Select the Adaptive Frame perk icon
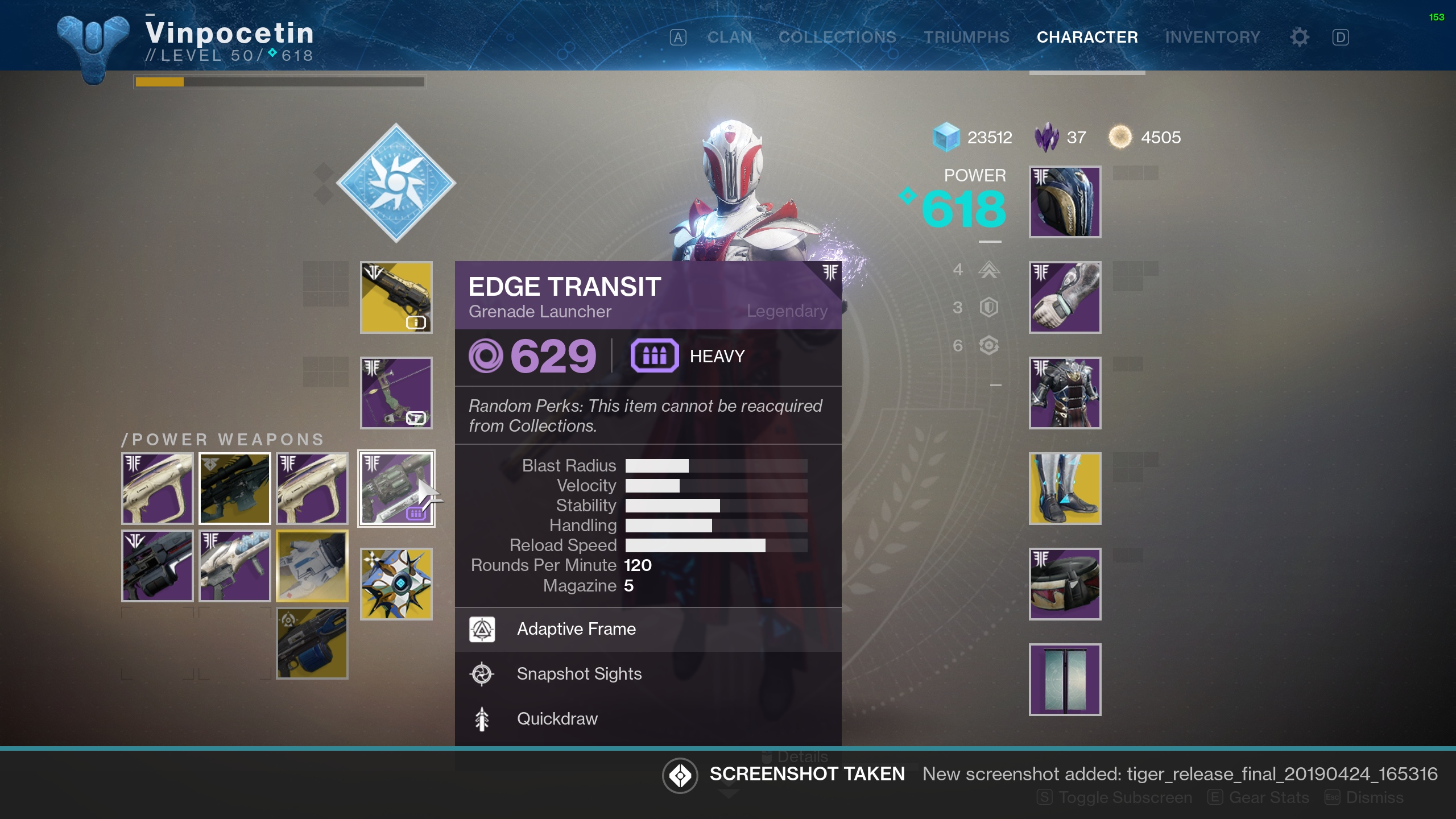Viewport: 1456px width, 819px height. pos(483,629)
